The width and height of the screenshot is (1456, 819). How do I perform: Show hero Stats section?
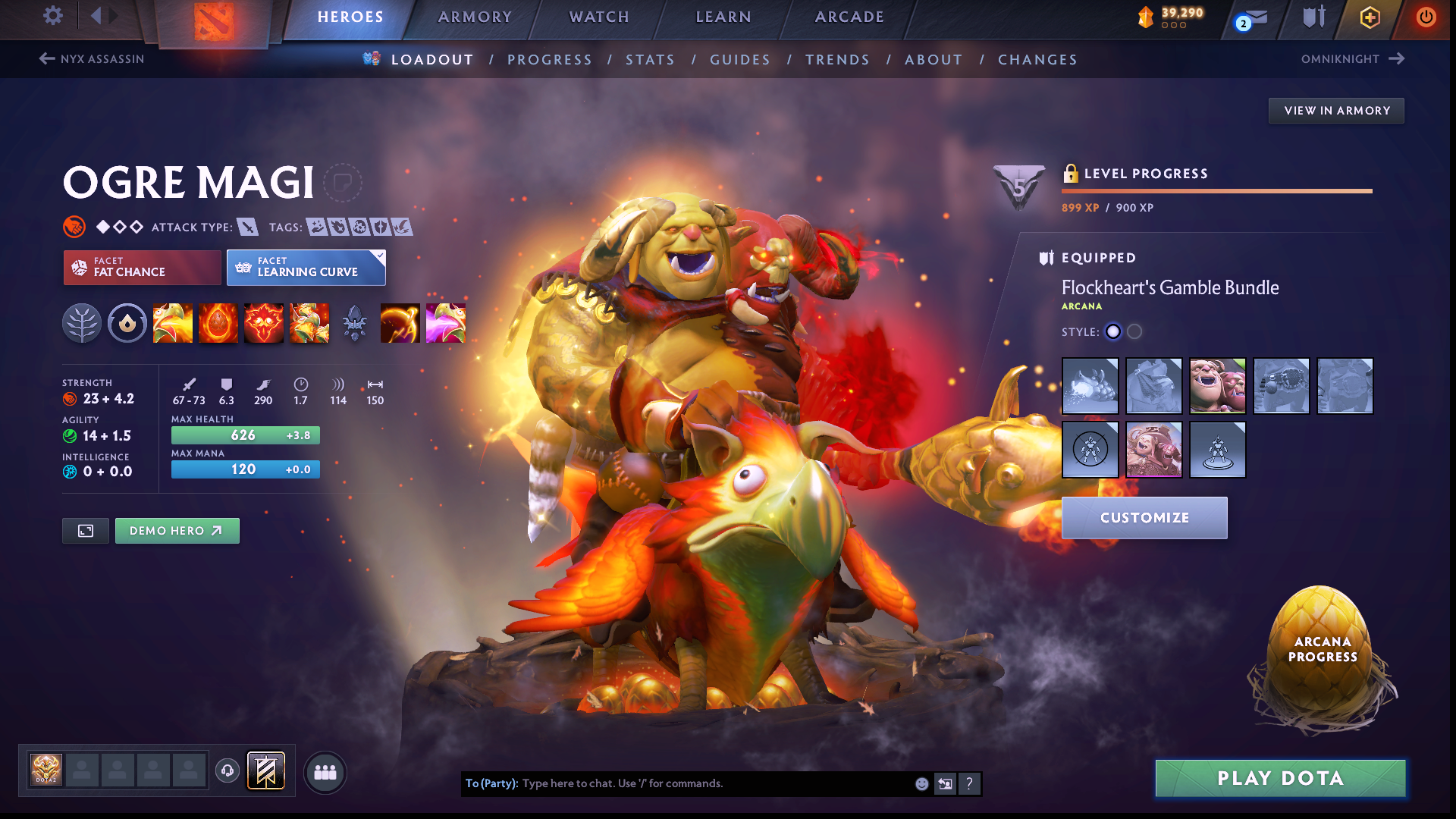pos(650,60)
